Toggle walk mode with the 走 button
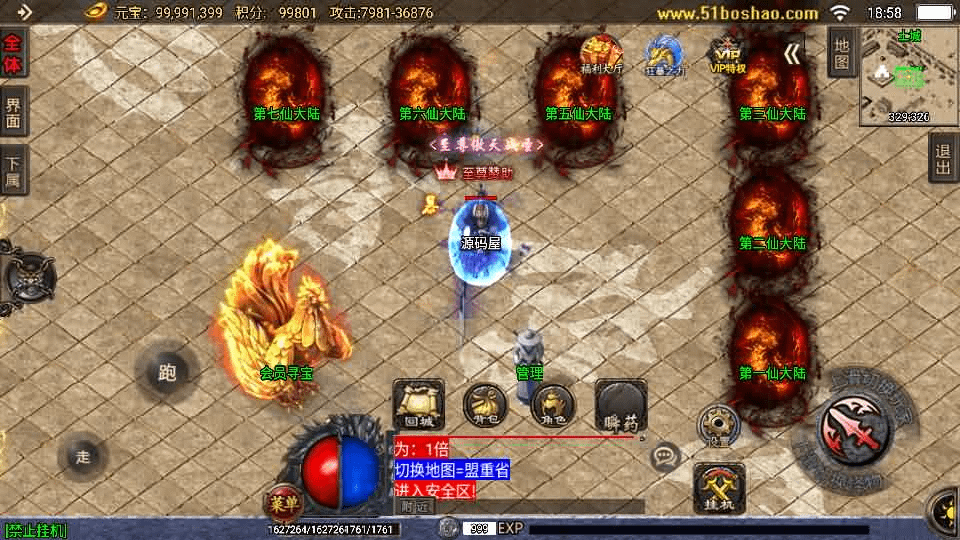 point(84,457)
